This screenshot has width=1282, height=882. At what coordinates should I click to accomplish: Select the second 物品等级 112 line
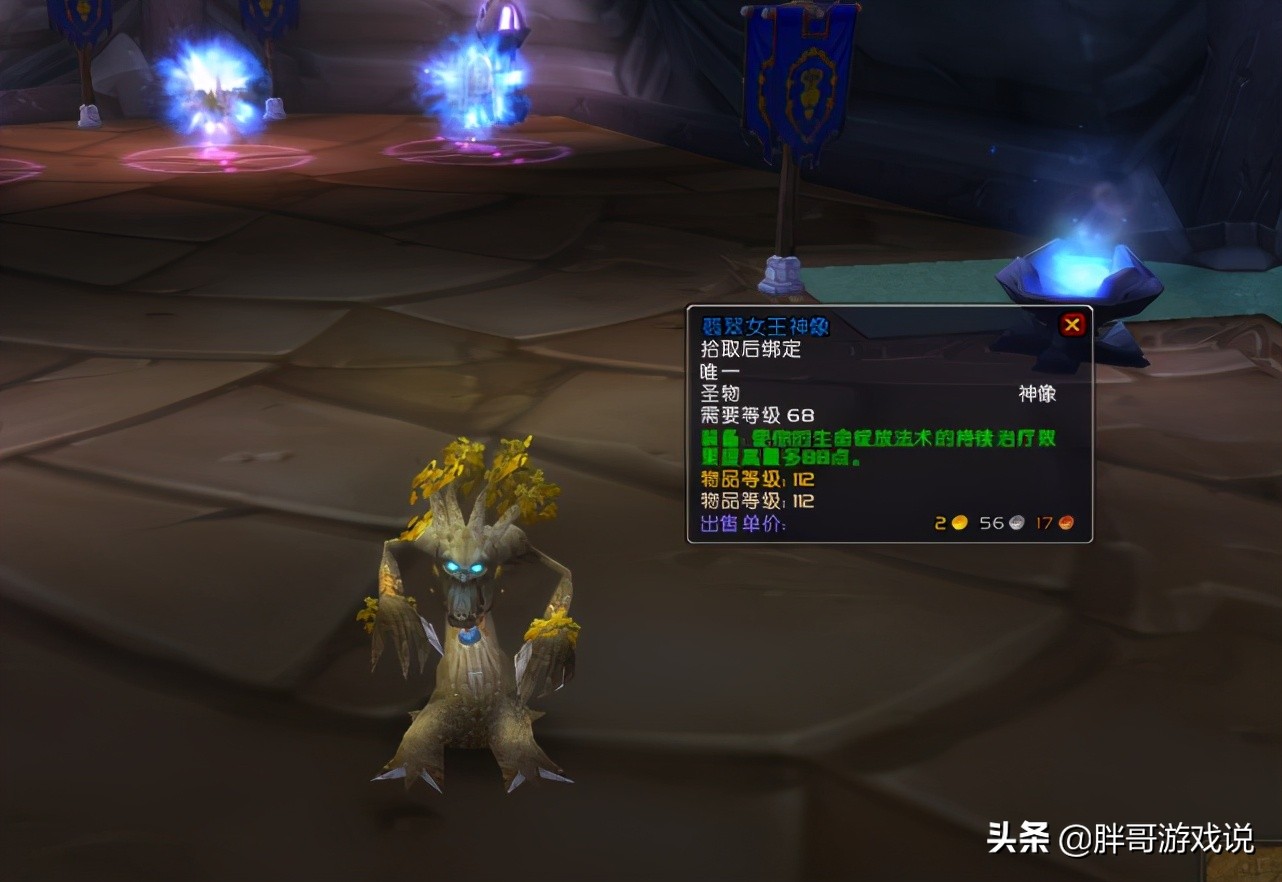754,501
